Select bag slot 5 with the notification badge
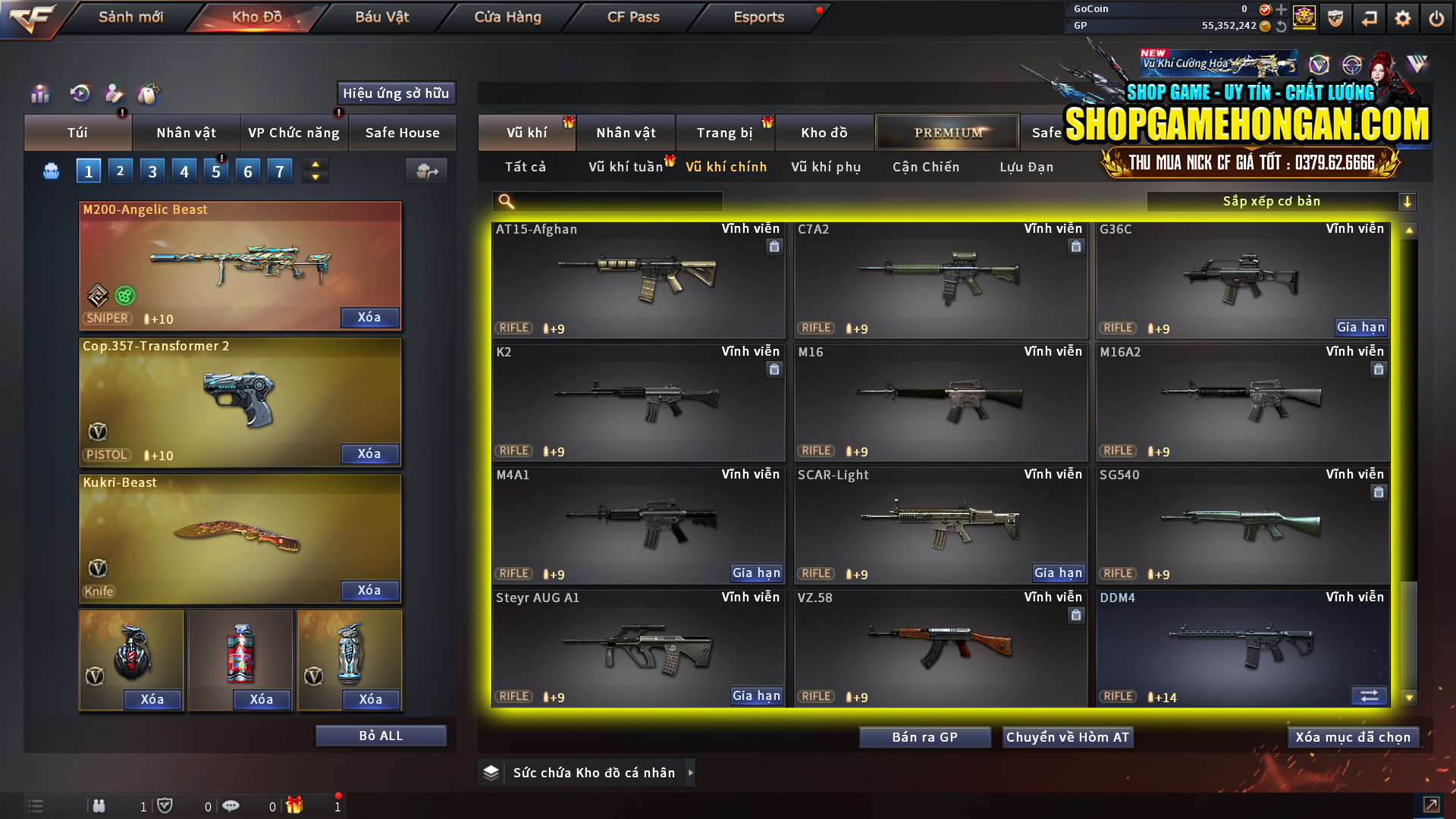The image size is (1456, 819). point(215,171)
